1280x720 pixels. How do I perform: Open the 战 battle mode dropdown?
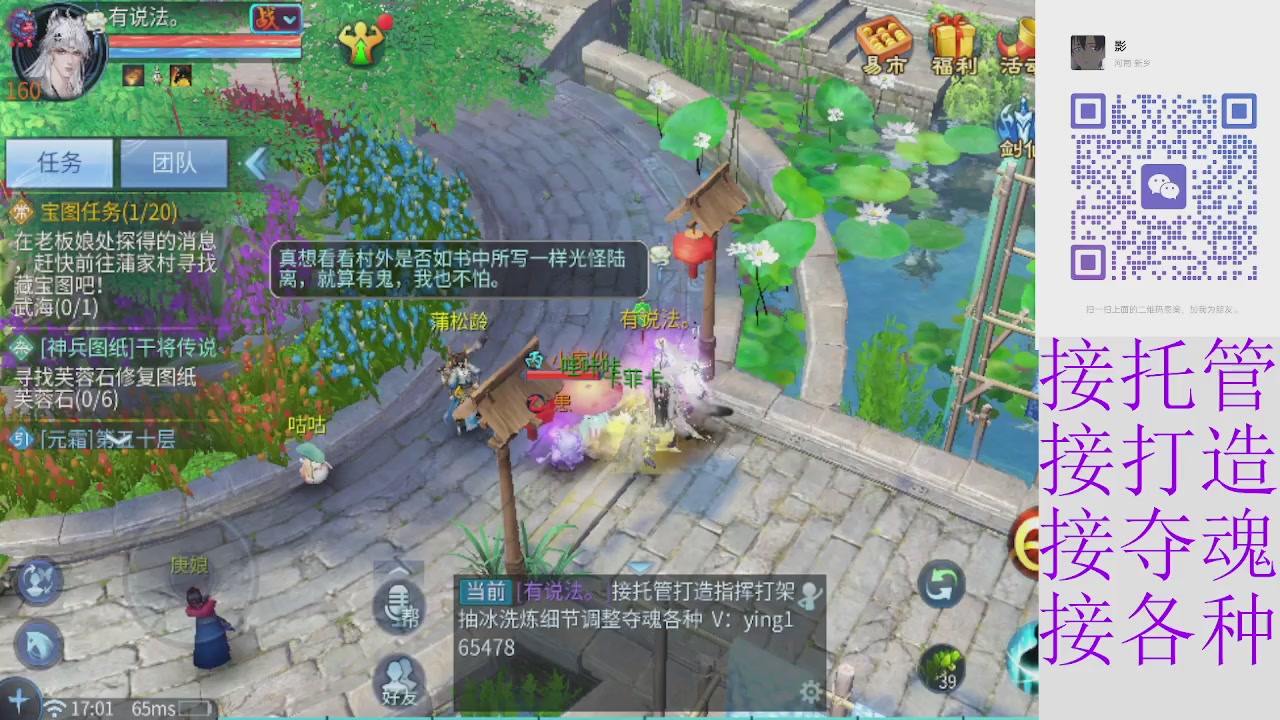[275, 20]
